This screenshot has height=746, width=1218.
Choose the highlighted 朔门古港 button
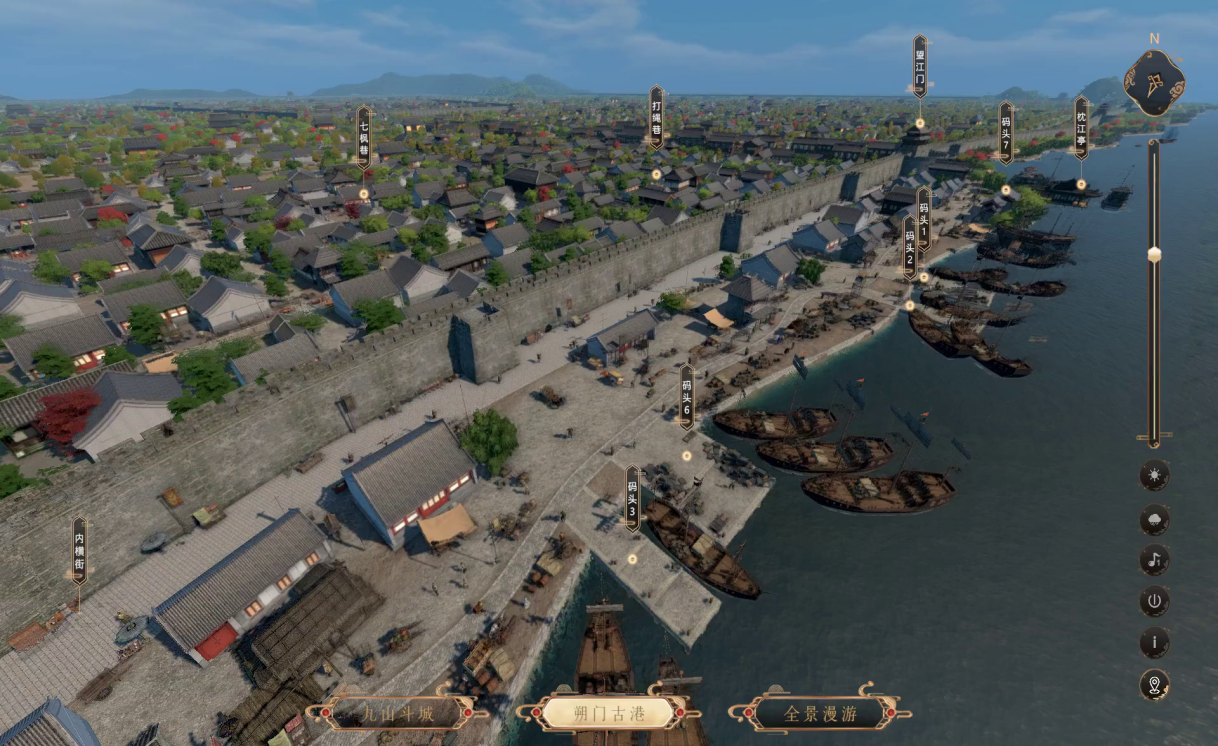609,713
